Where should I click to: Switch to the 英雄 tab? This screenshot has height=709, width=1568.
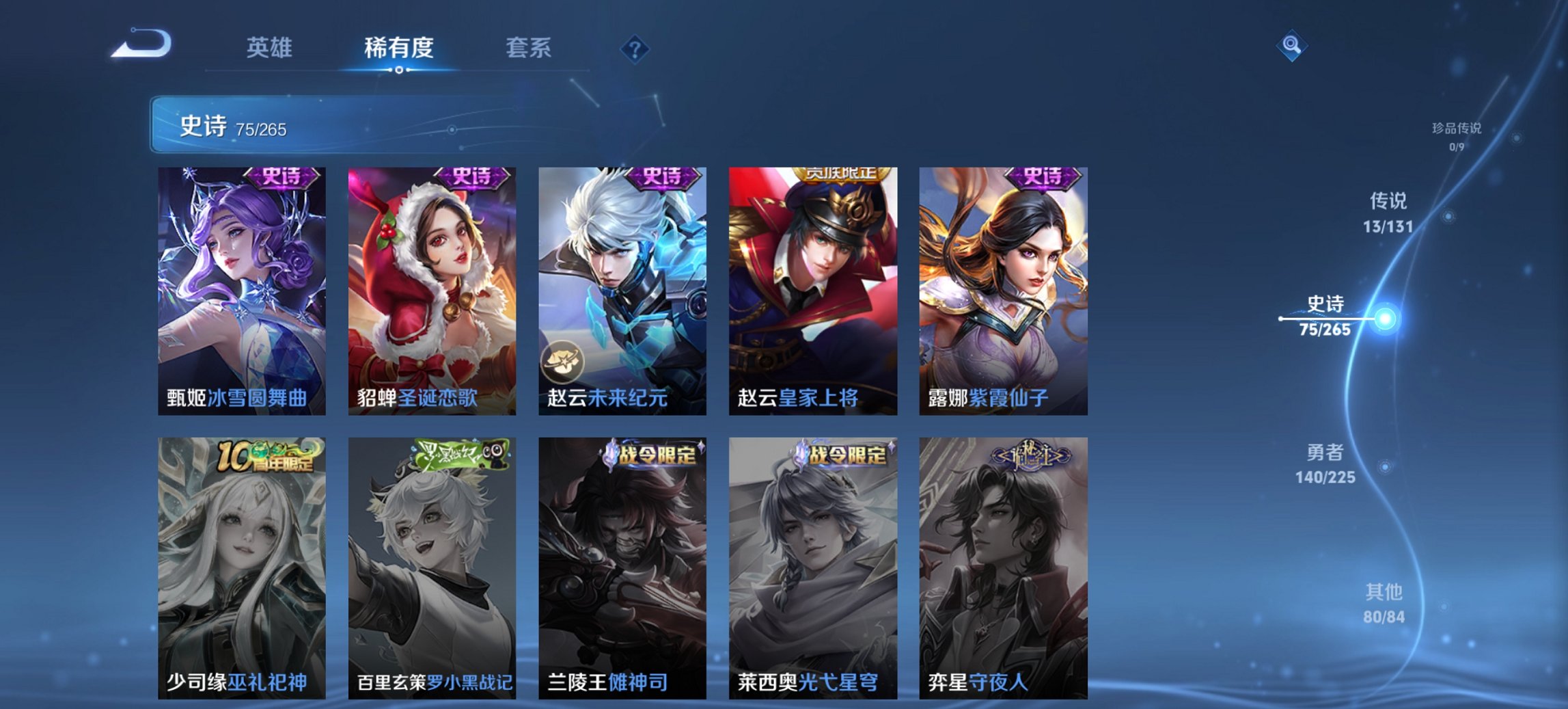[271, 48]
